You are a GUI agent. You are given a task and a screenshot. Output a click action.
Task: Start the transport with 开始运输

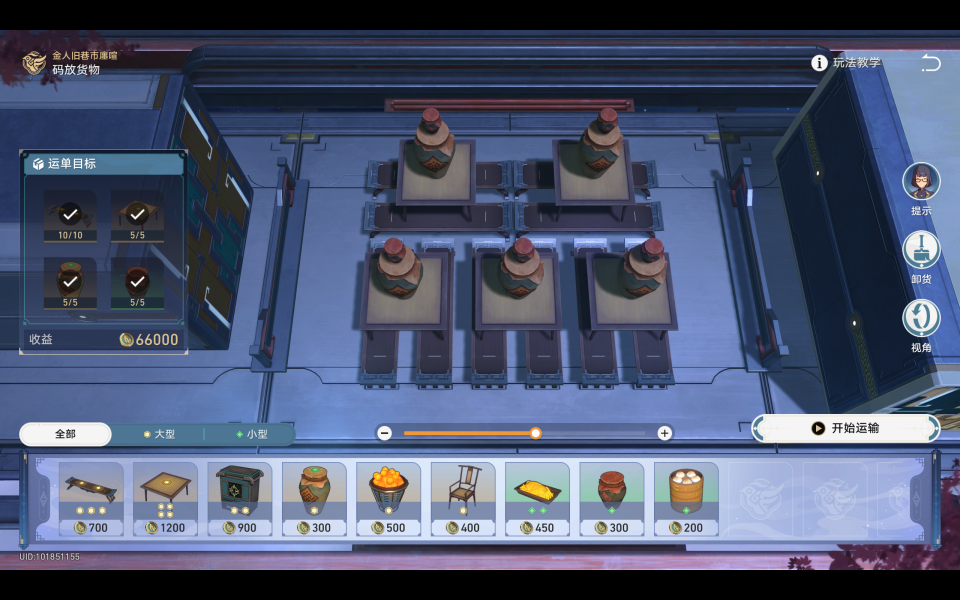(x=846, y=428)
